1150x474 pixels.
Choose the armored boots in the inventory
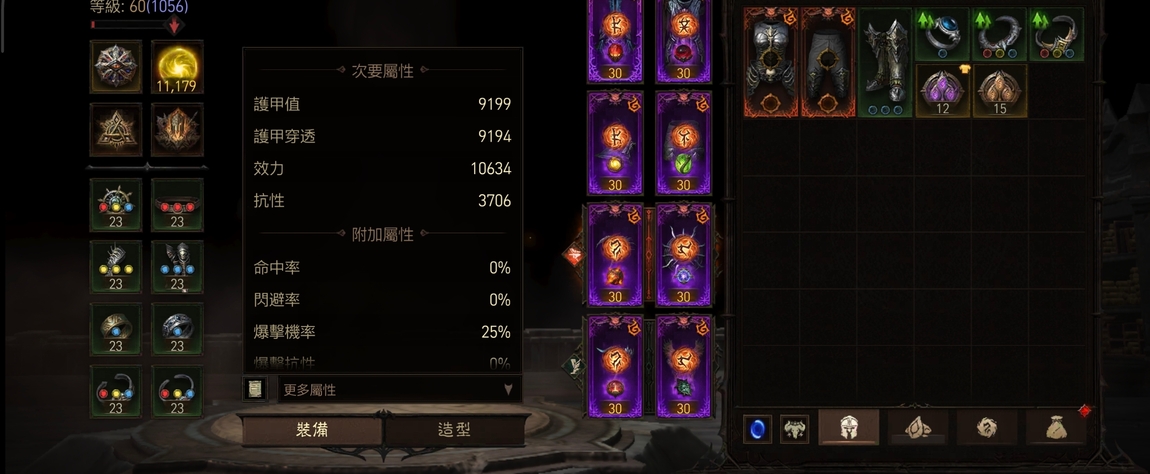[x=885, y=63]
